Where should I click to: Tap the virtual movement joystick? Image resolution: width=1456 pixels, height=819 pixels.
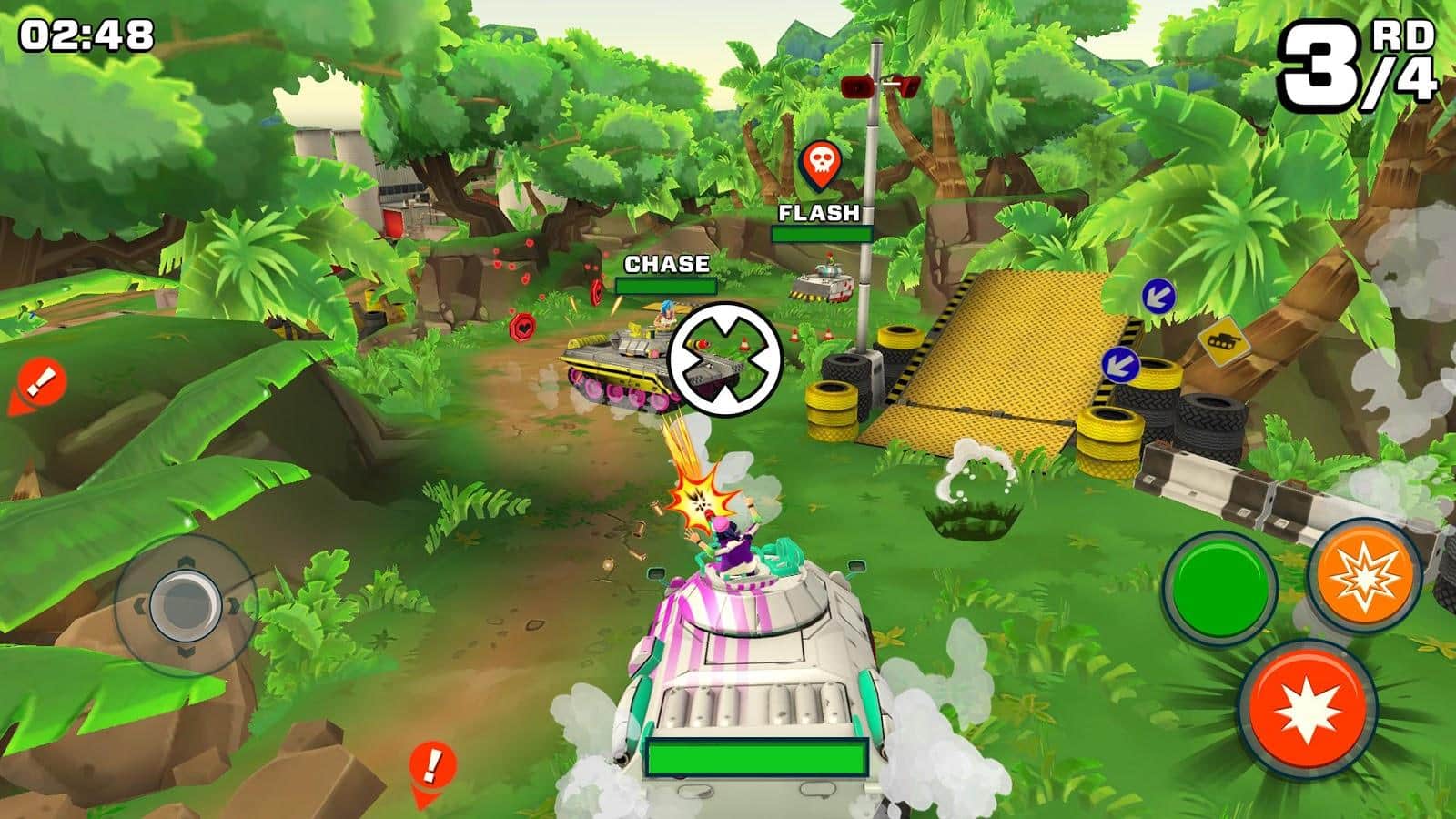(186, 604)
